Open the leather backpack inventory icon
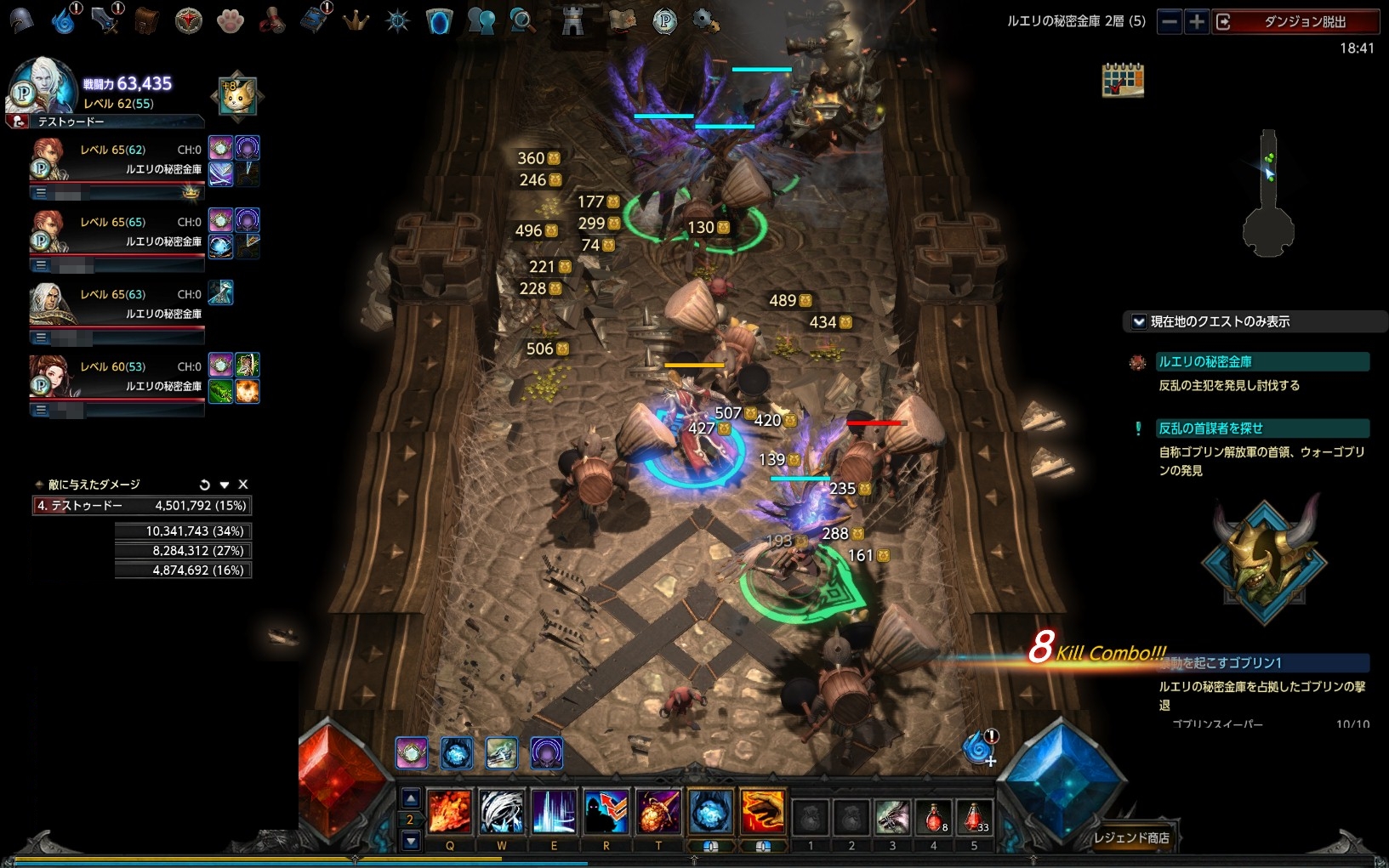1389x868 pixels. (147, 21)
